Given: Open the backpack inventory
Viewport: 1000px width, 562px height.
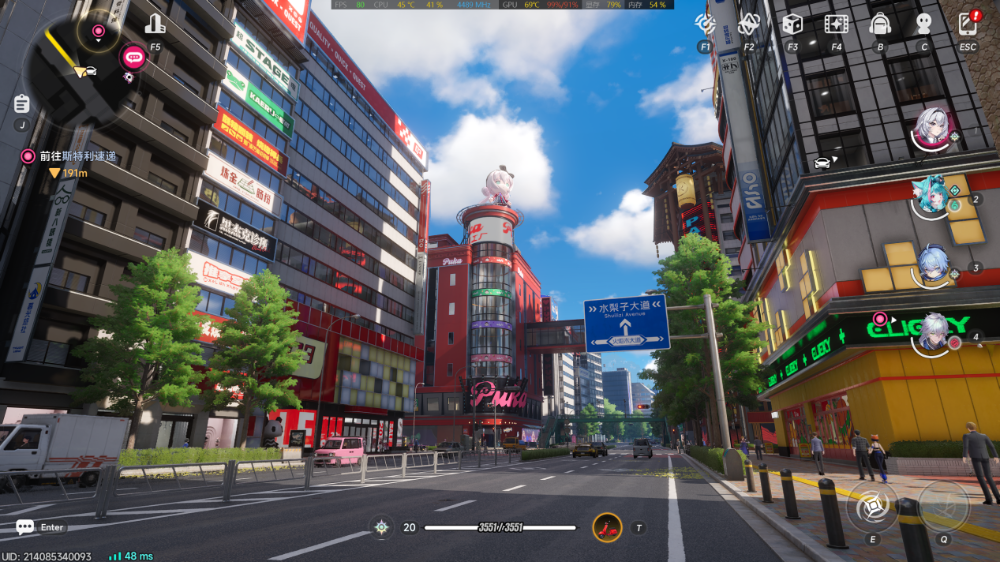Looking at the screenshot, I should point(880,23).
